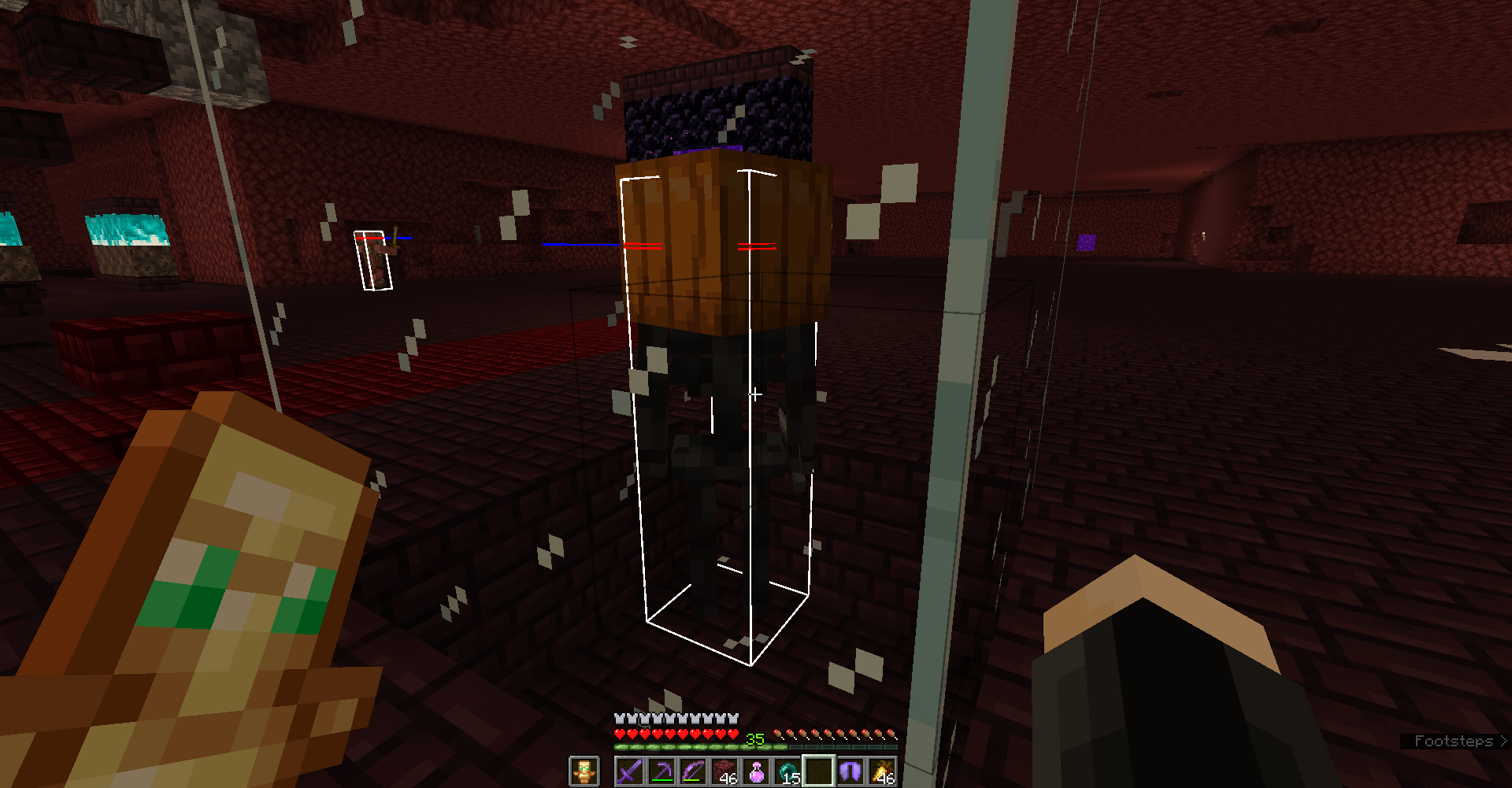The width and height of the screenshot is (1512, 788).
Task: Click the last hunger drumstick icon
Action: pos(891,734)
